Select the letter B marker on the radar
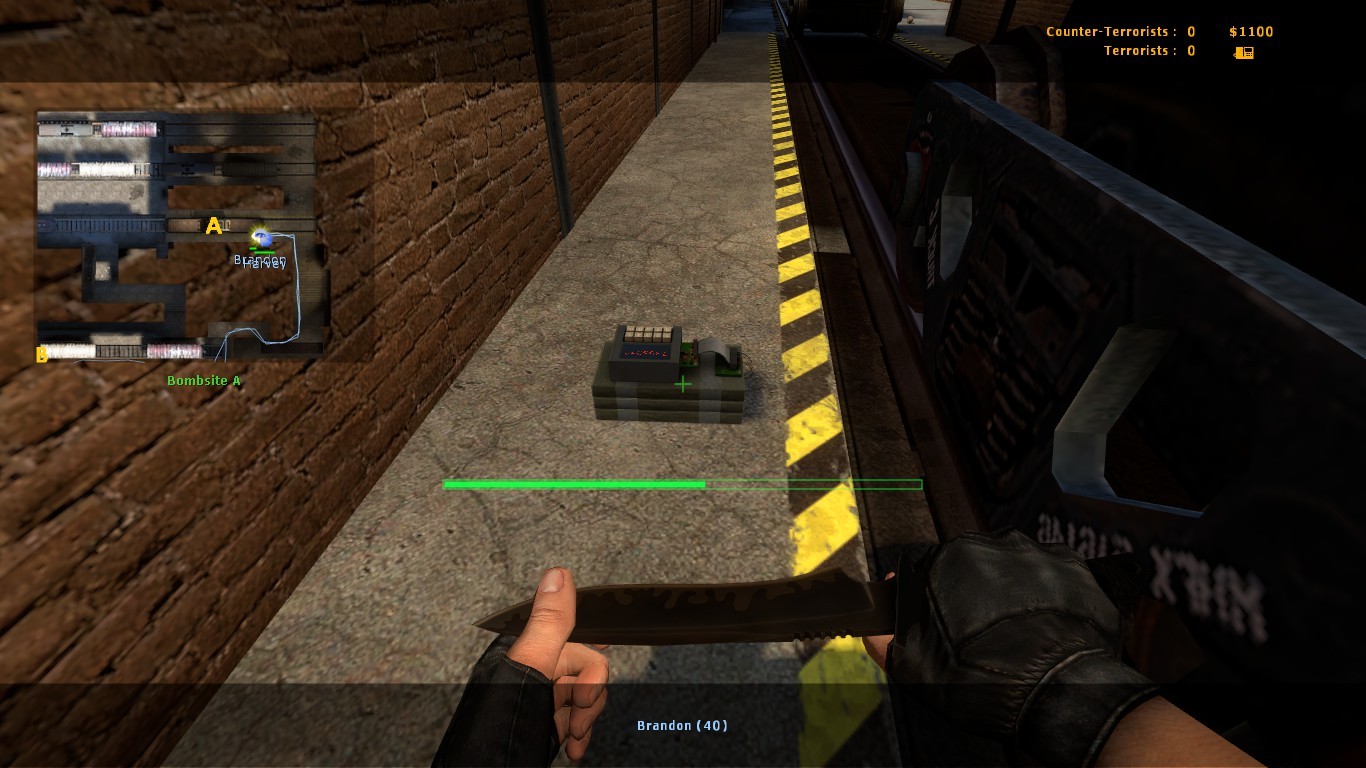1366x768 pixels. click(x=41, y=354)
